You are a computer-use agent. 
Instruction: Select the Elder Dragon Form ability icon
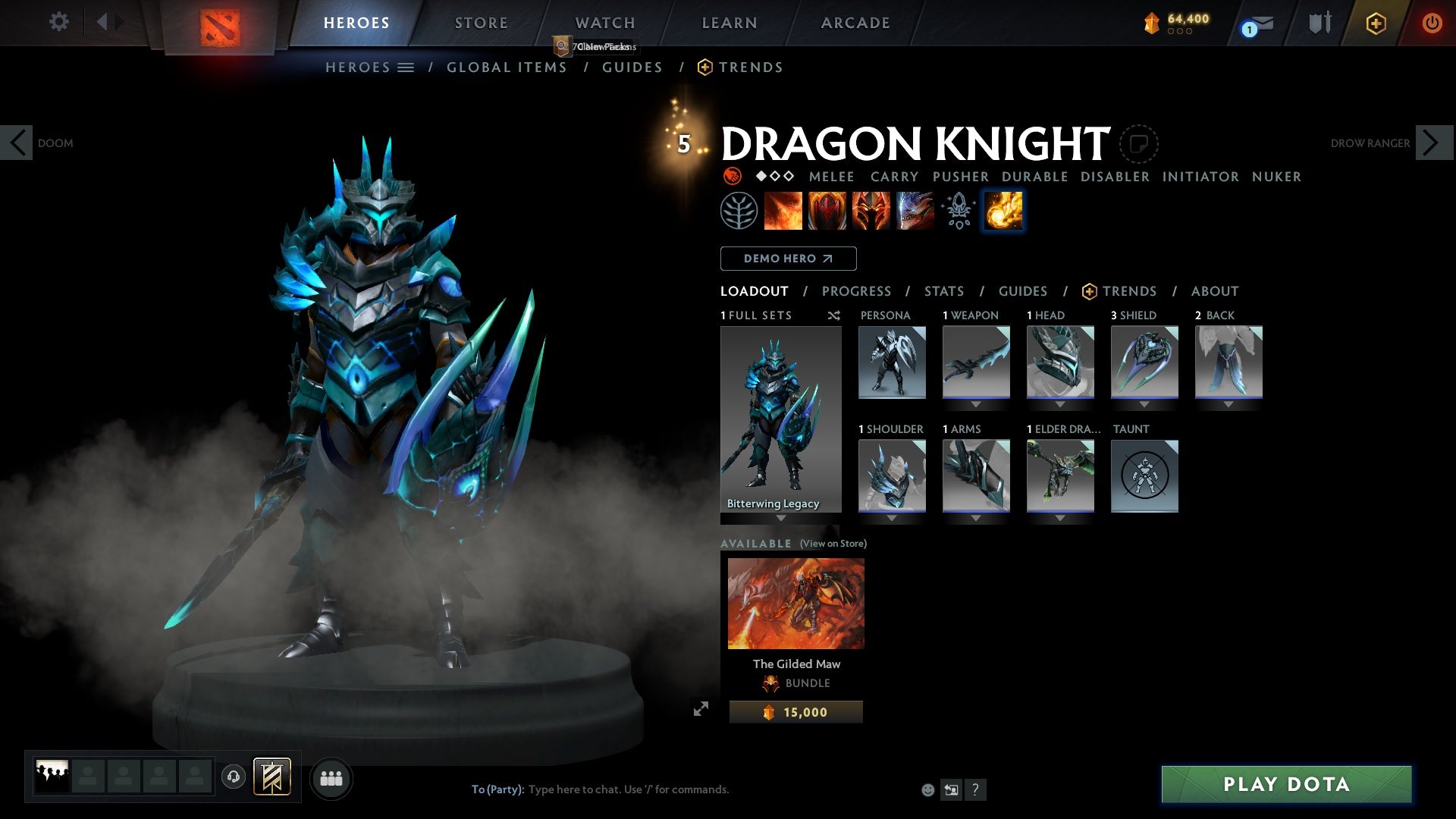(x=913, y=211)
